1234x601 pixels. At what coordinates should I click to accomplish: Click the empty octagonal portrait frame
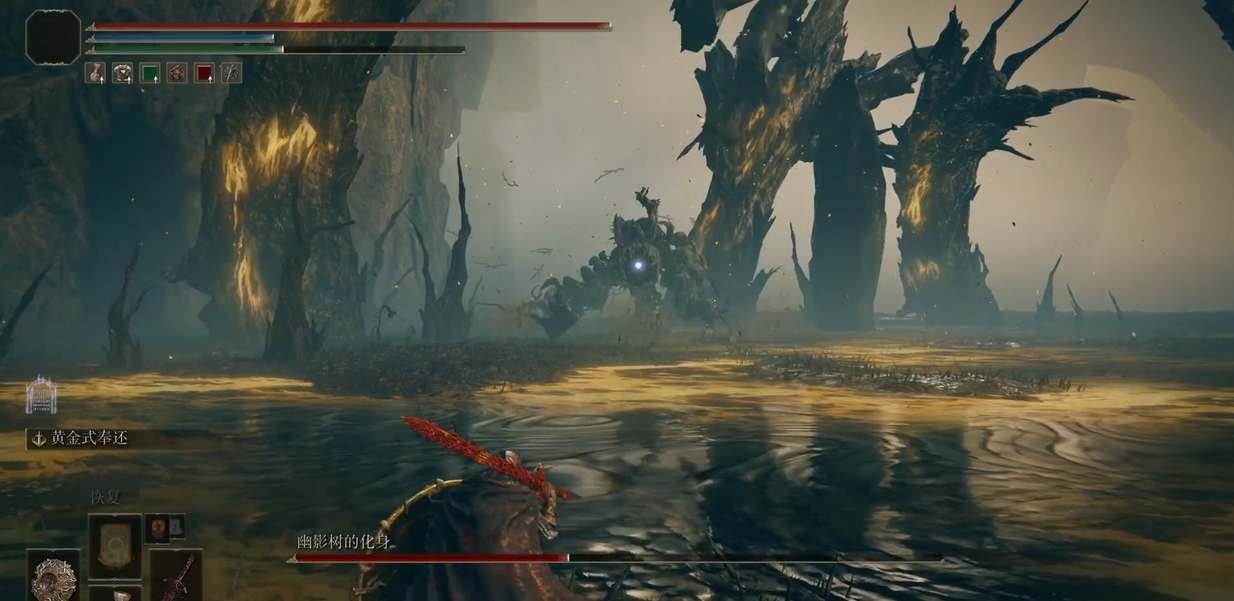[x=53, y=37]
